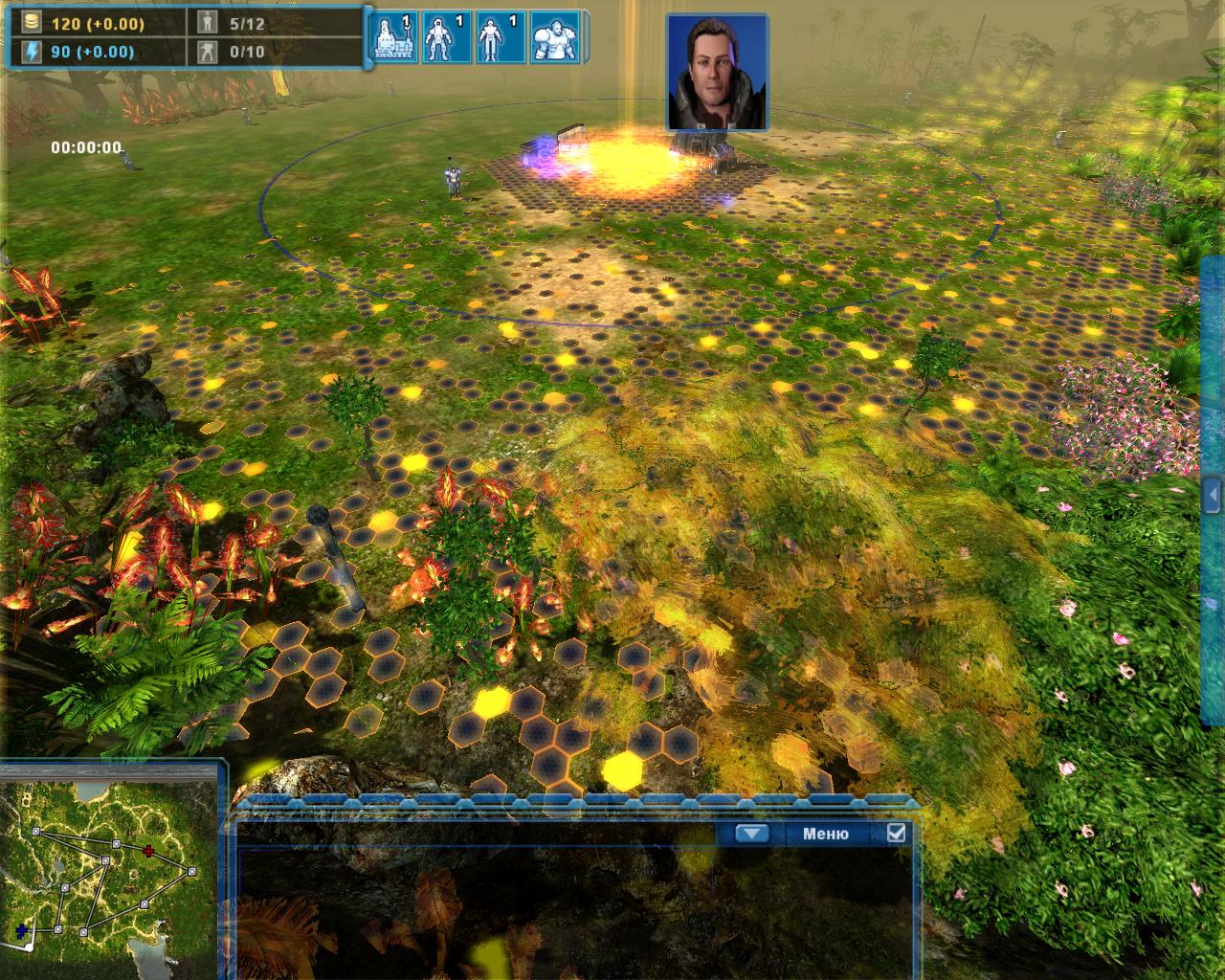
Task: Select the slim infantry unit icon
Action: (x=501, y=38)
